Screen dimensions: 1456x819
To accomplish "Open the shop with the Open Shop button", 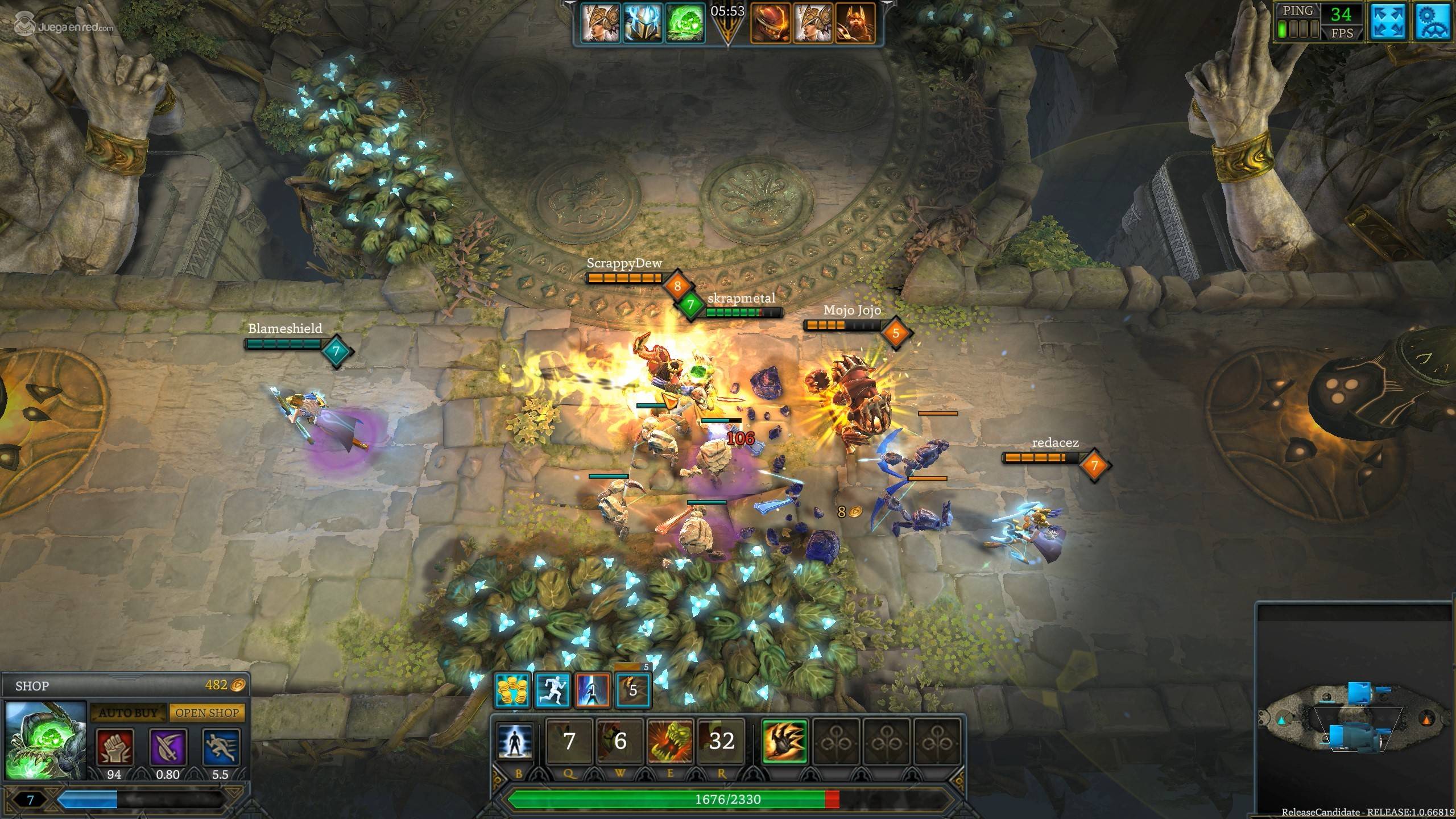I will click(207, 713).
